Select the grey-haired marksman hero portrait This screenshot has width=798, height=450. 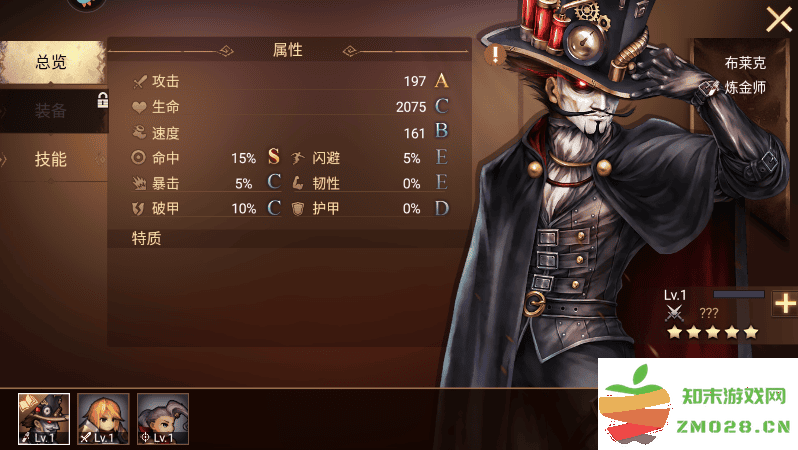(162, 418)
